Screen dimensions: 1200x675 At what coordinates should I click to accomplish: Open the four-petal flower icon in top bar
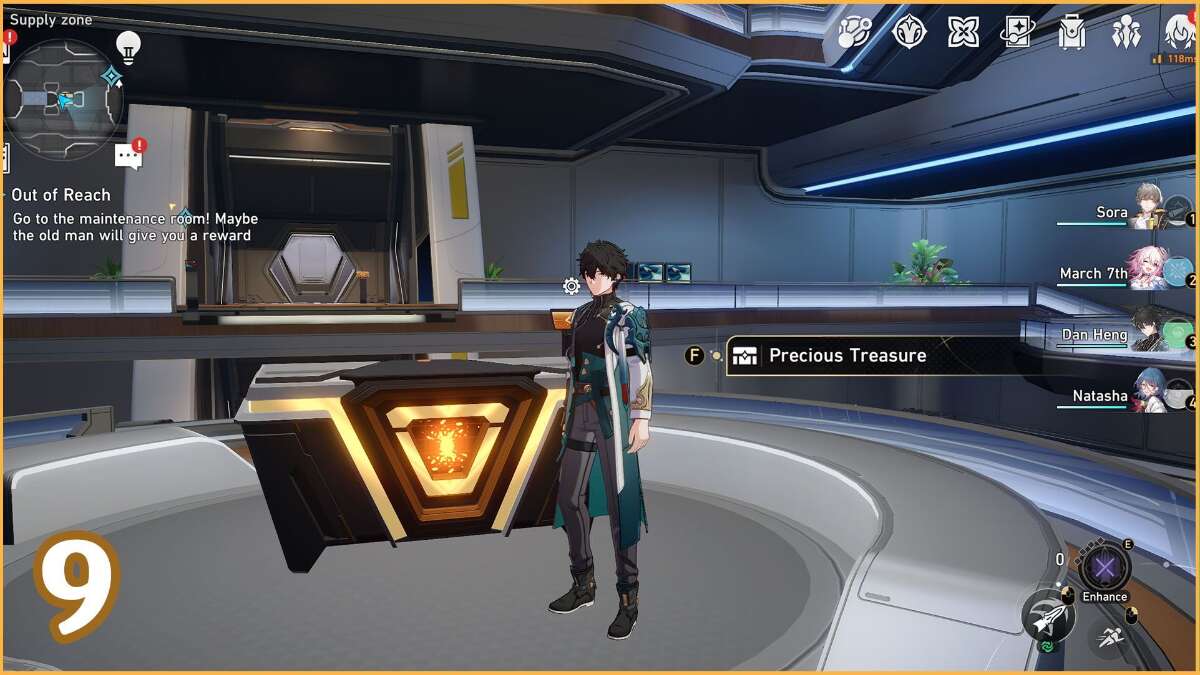pos(963,32)
